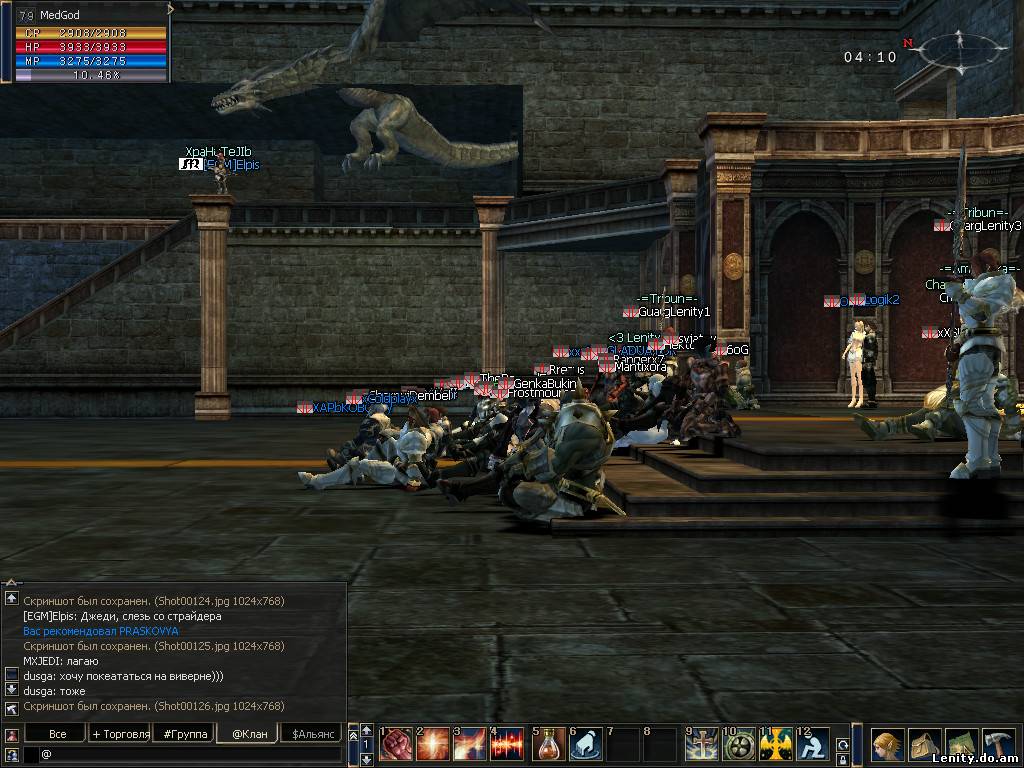Toggle the sit/stand action in slot 12

pos(813,744)
